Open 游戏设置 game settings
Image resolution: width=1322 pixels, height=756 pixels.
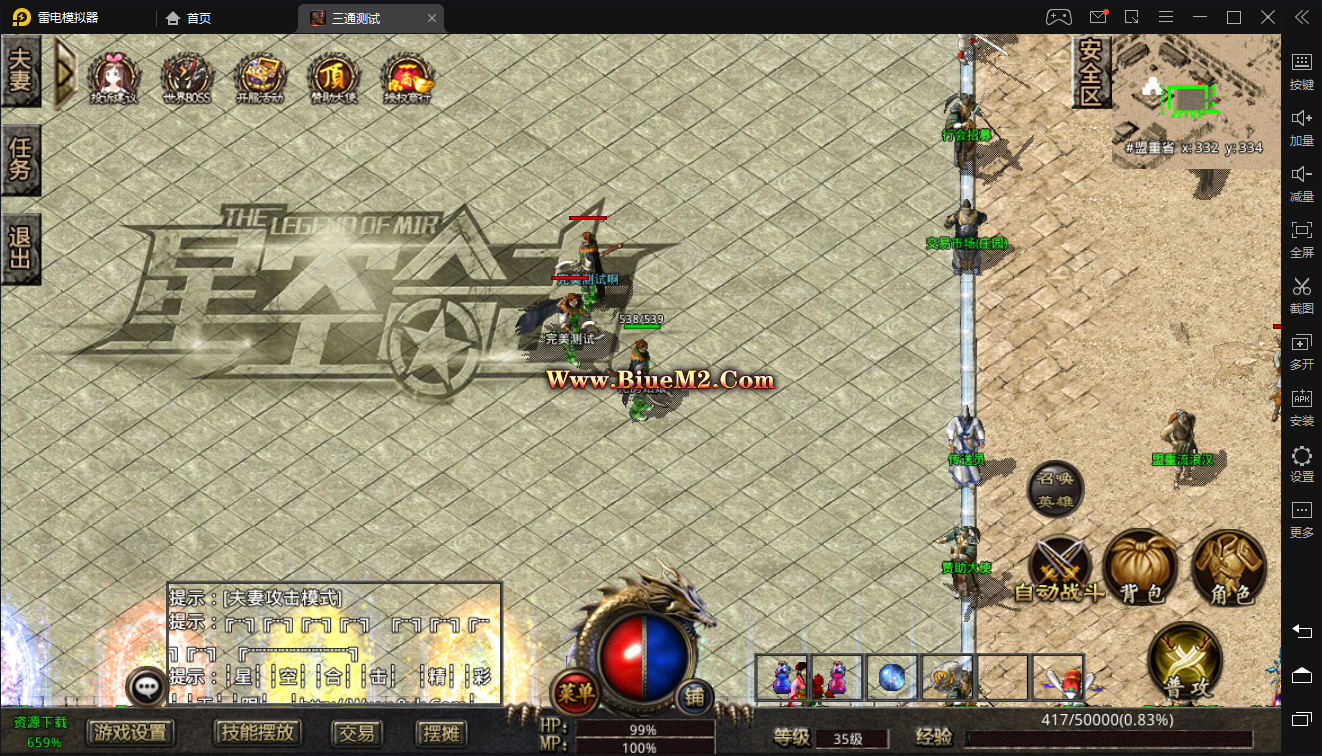131,733
